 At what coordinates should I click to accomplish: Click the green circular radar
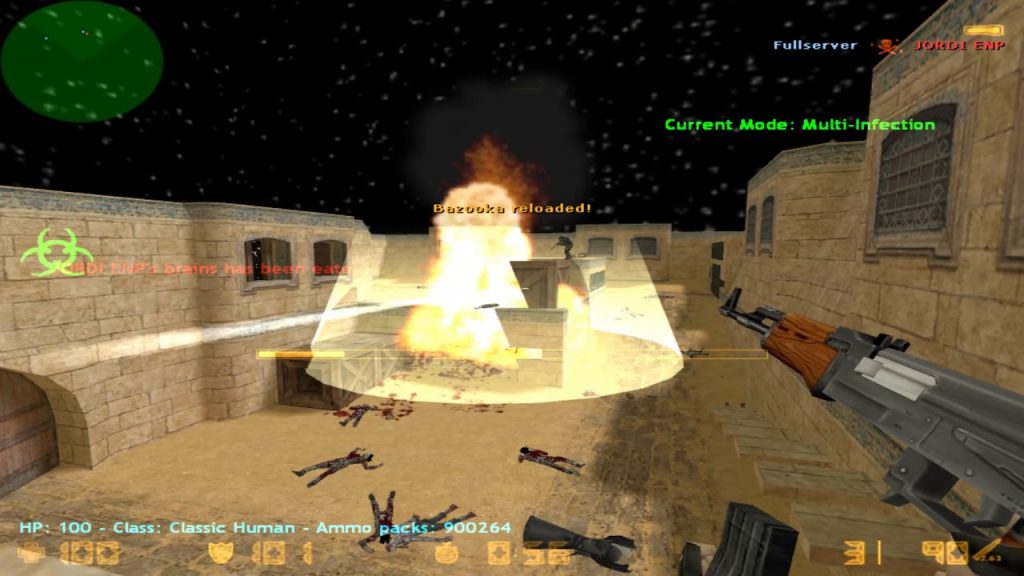pos(82,60)
